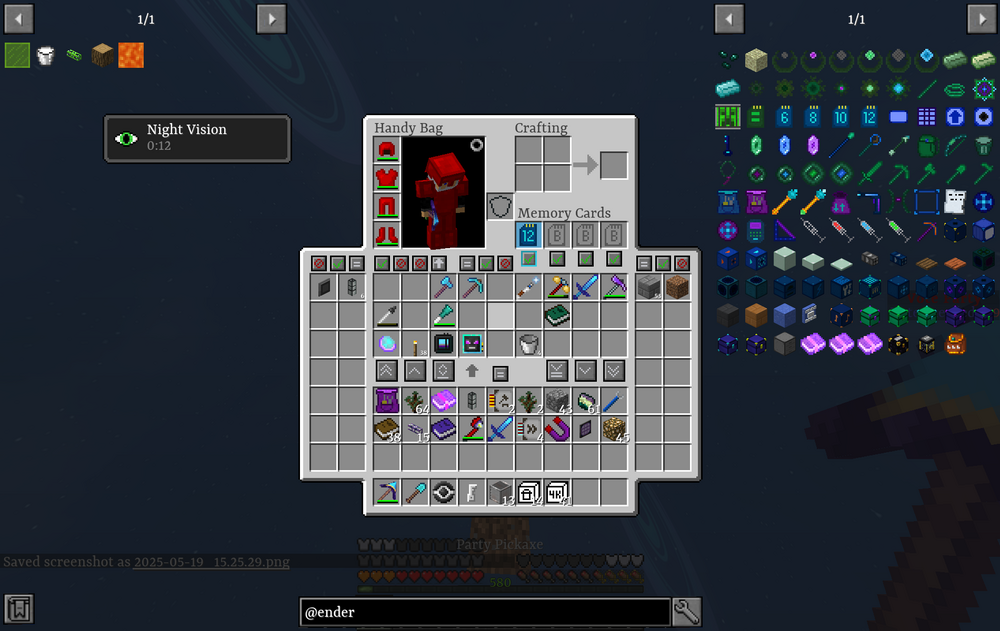The height and width of the screenshot is (631, 1000).
Task: Click the red boots armor slot
Action: 387,235
